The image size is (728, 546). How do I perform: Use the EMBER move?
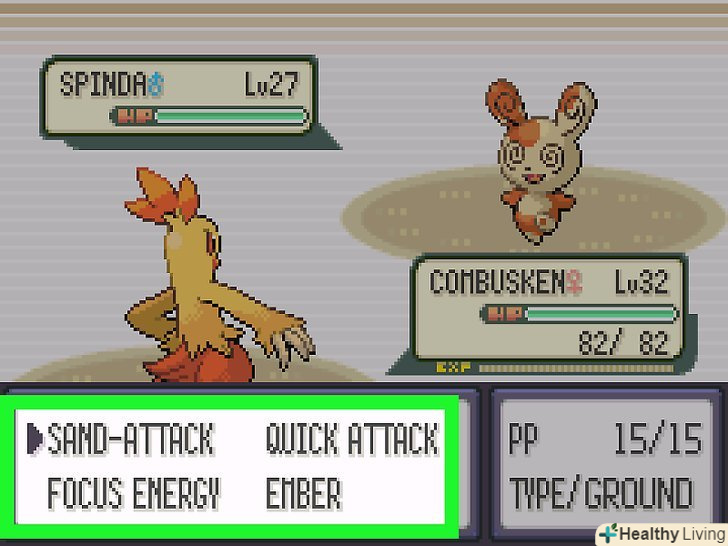303,493
